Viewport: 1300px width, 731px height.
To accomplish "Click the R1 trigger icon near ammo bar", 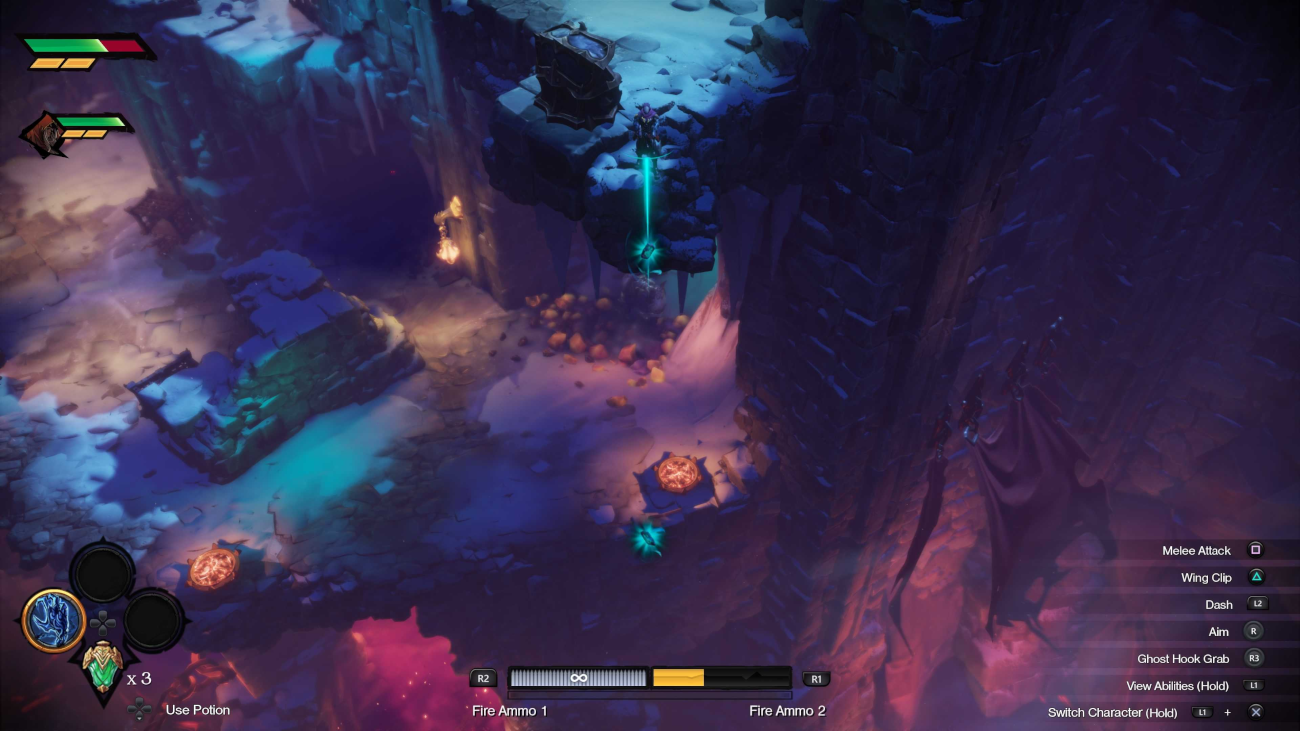I will pos(815,678).
